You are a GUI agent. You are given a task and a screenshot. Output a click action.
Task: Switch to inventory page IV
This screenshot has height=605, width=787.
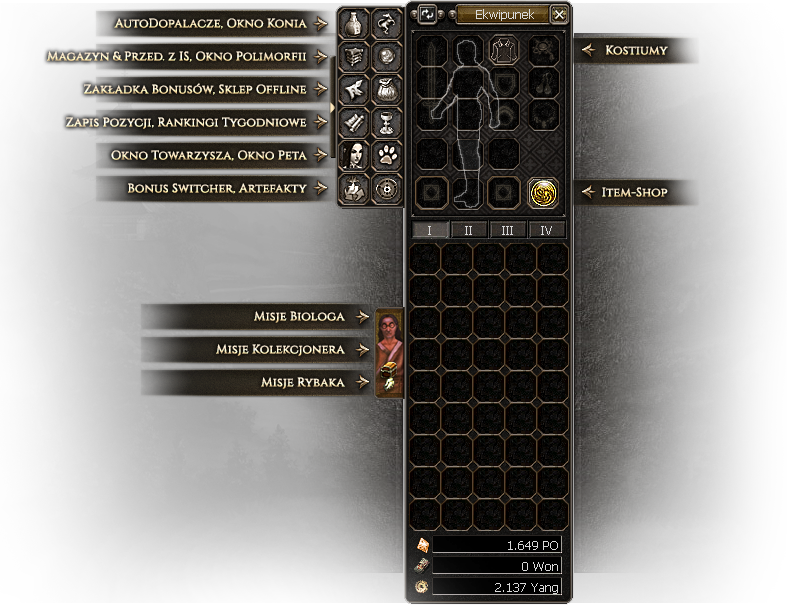pyautogui.click(x=546, y=230)
